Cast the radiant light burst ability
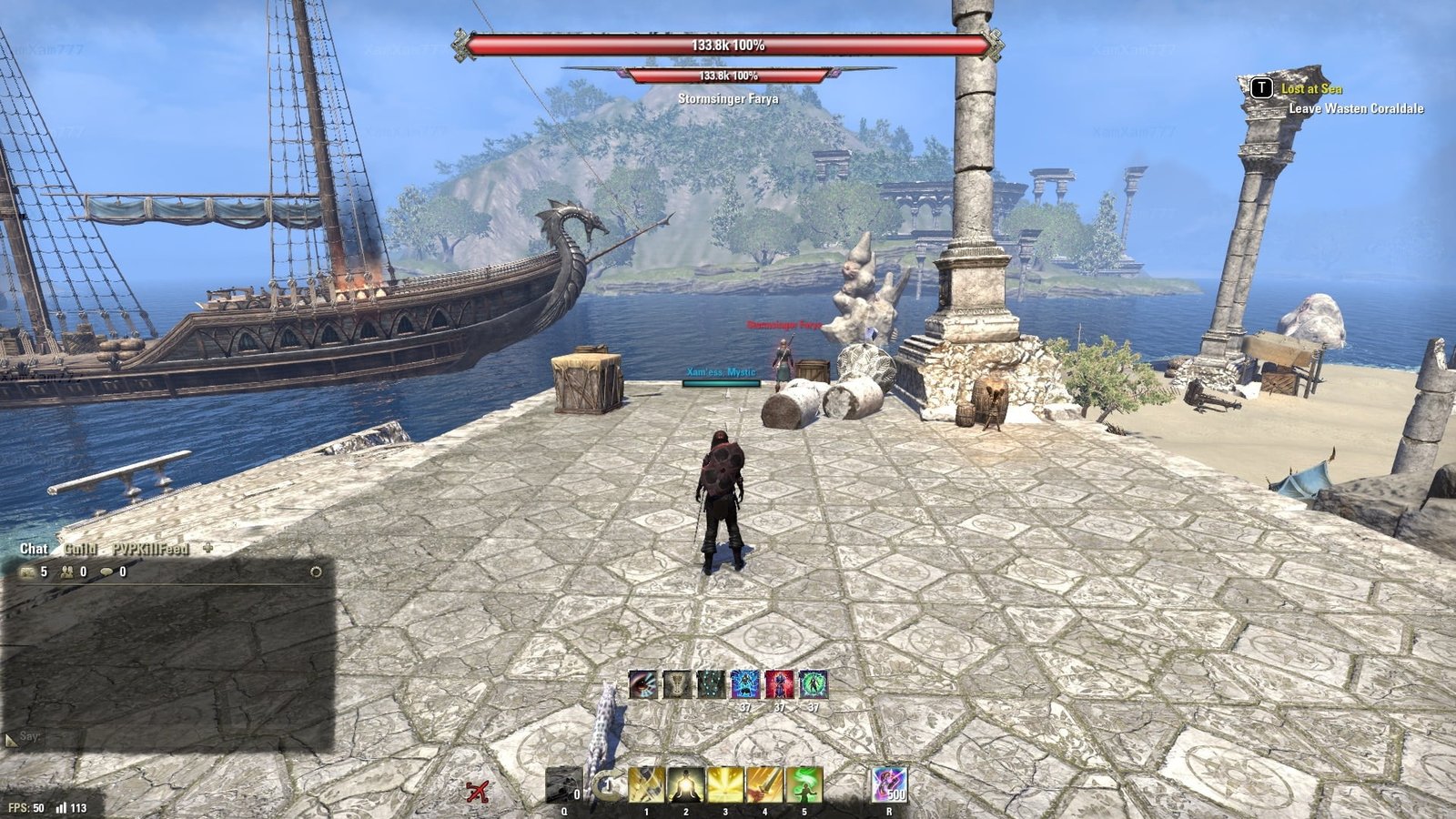The height and width of the screenshot is (819, 1456). (725, 785)
